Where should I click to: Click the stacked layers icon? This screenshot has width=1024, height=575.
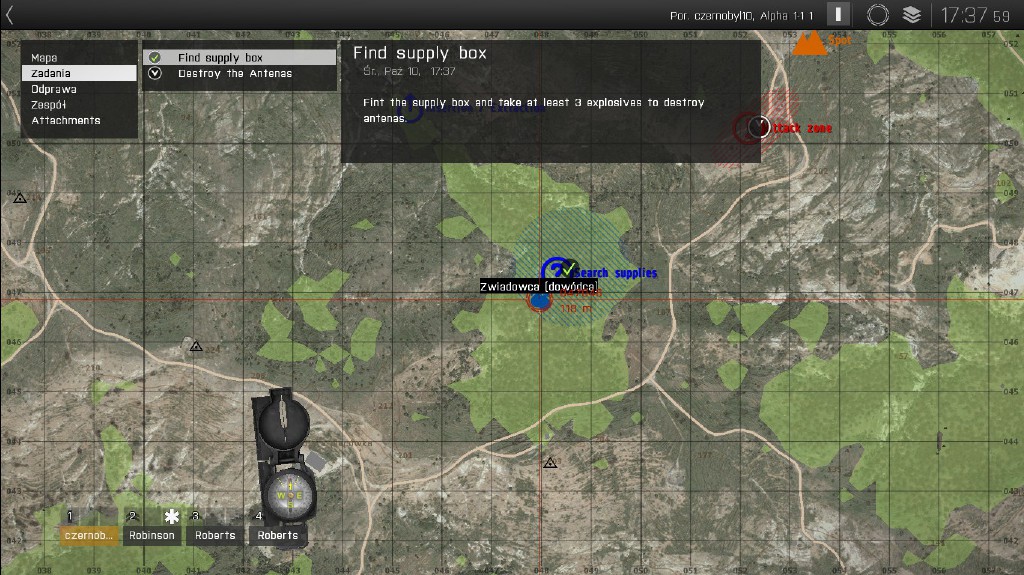[911, 14]
